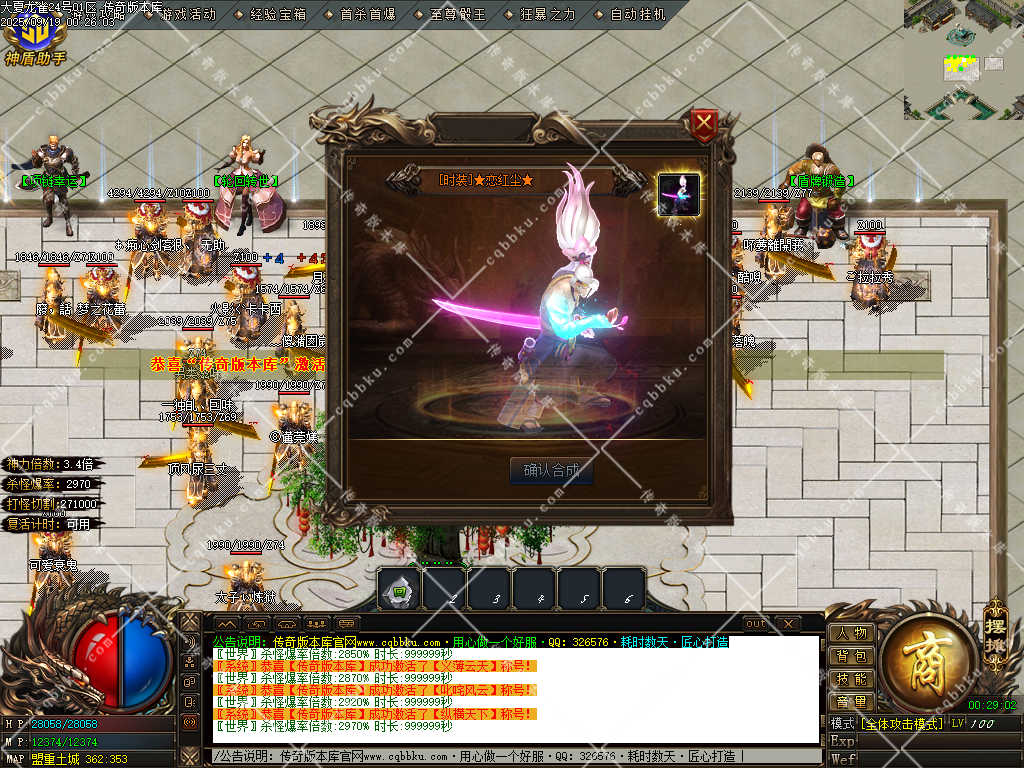Screen dimensions: 1024x768
Task: Open the 技能 skills panel
Action: 851,679
